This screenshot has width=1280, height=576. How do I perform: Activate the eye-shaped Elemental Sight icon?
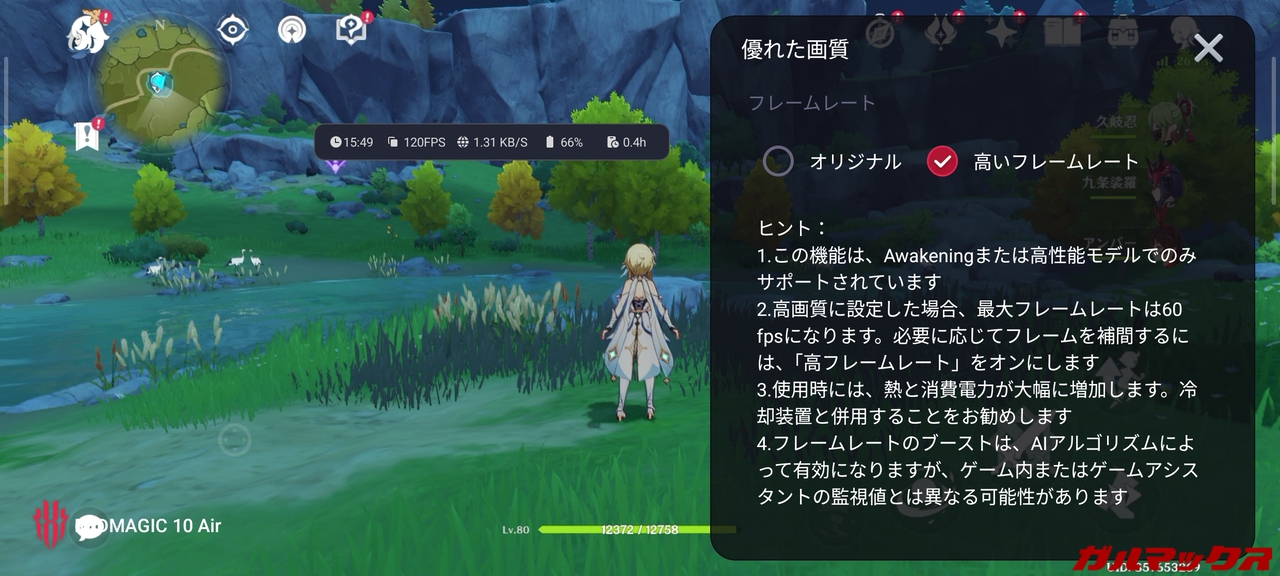[x=233, y=30]
